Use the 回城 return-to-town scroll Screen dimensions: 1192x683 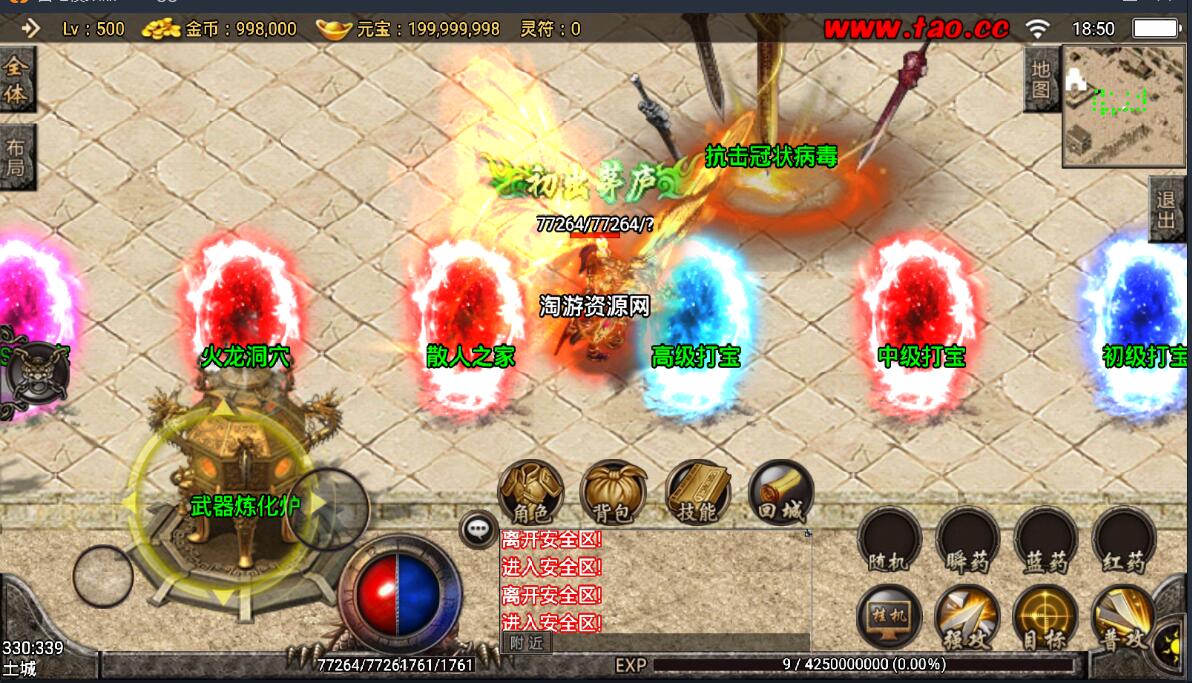coord(781,492)
